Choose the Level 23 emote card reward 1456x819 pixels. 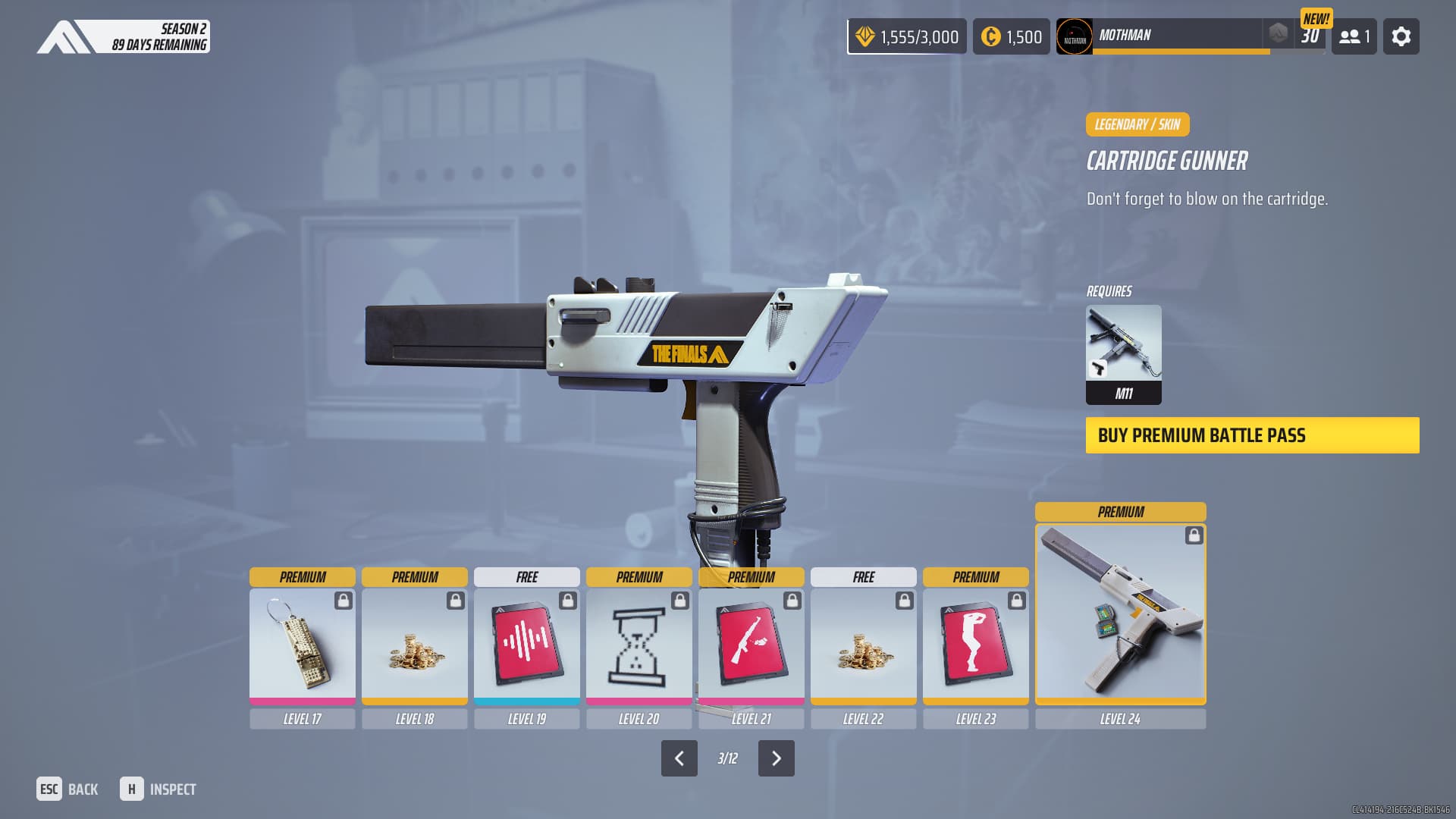pyautogui.click(x=975, y=646)
